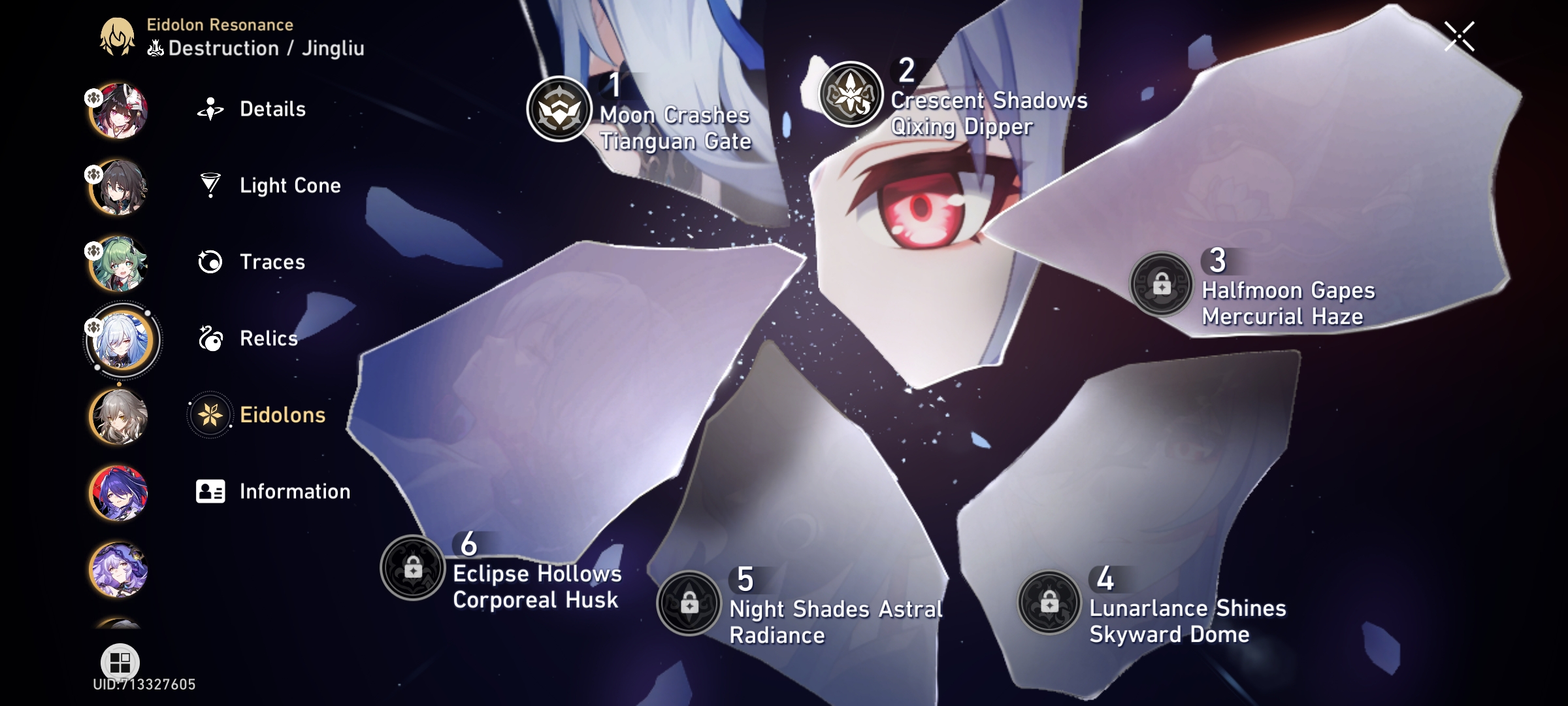Select the red-masked dark-haired character portrait

pyautogui.click(x=118, y=110)
